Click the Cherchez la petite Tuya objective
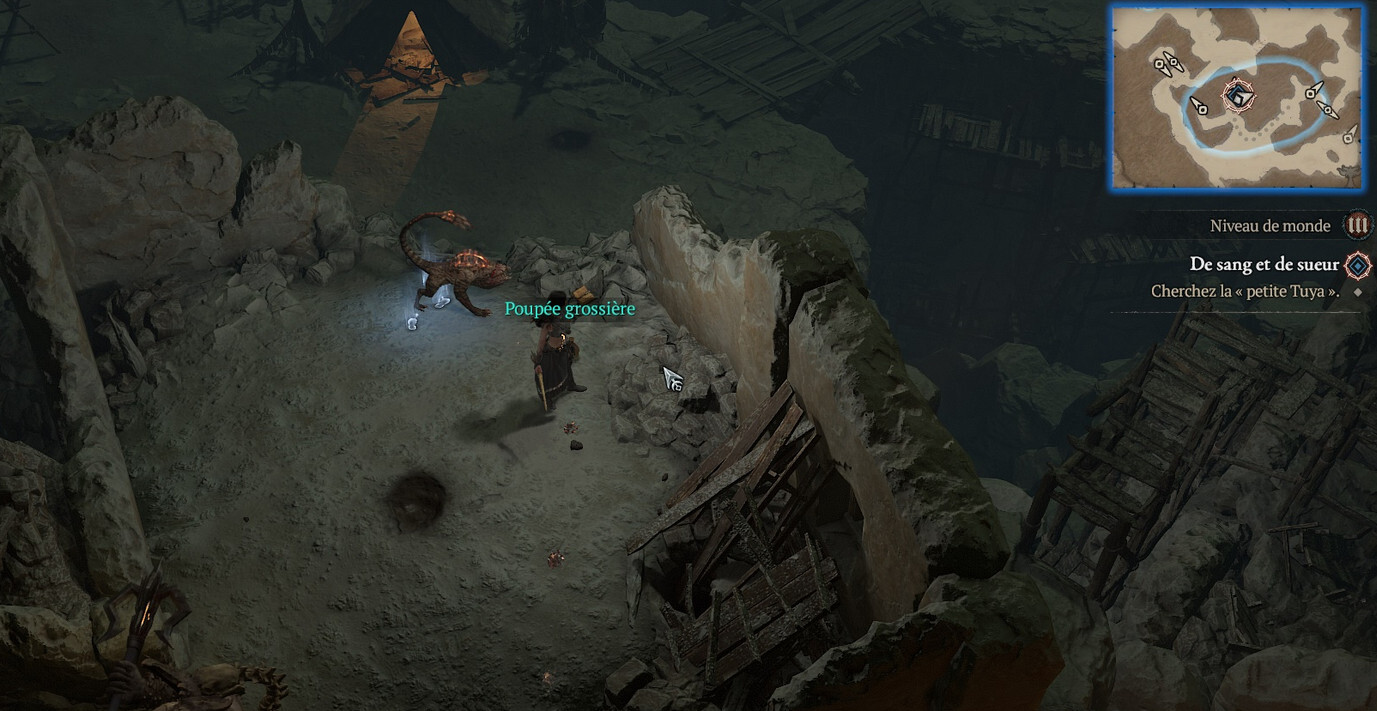 (1244, 292)
